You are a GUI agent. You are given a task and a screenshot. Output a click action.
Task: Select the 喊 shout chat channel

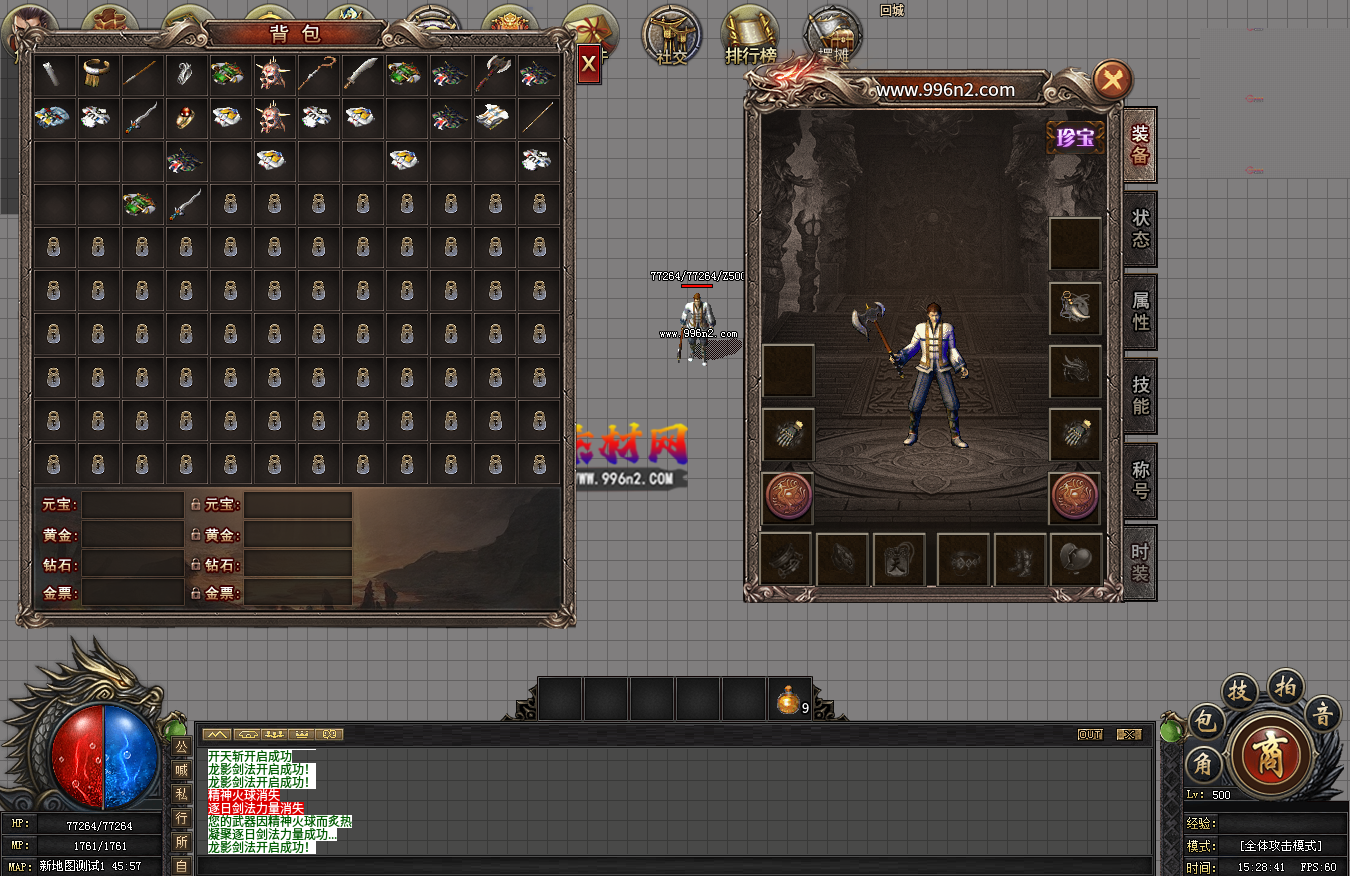[181, 770]
